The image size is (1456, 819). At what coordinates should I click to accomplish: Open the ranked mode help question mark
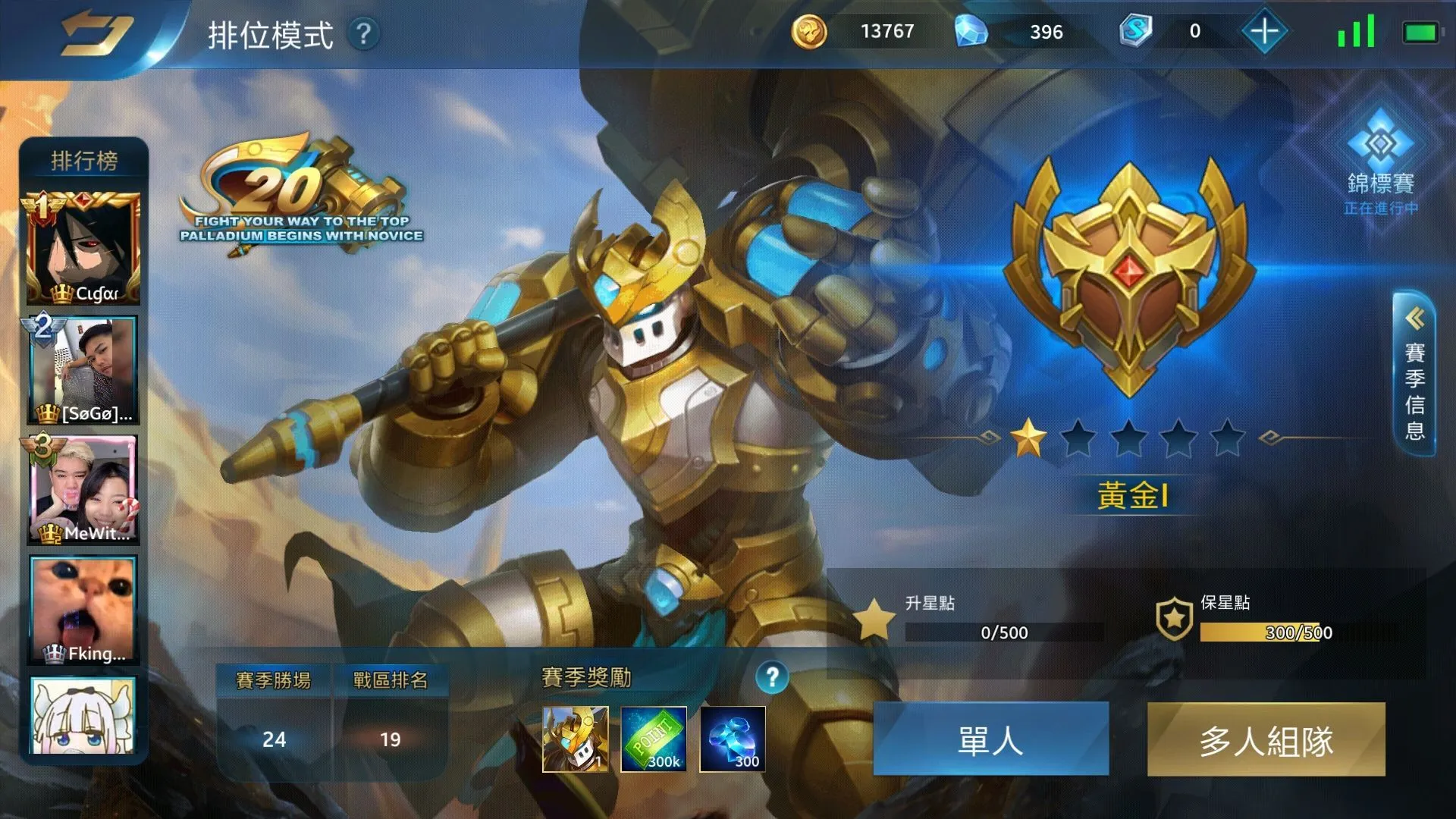point(364,33)
